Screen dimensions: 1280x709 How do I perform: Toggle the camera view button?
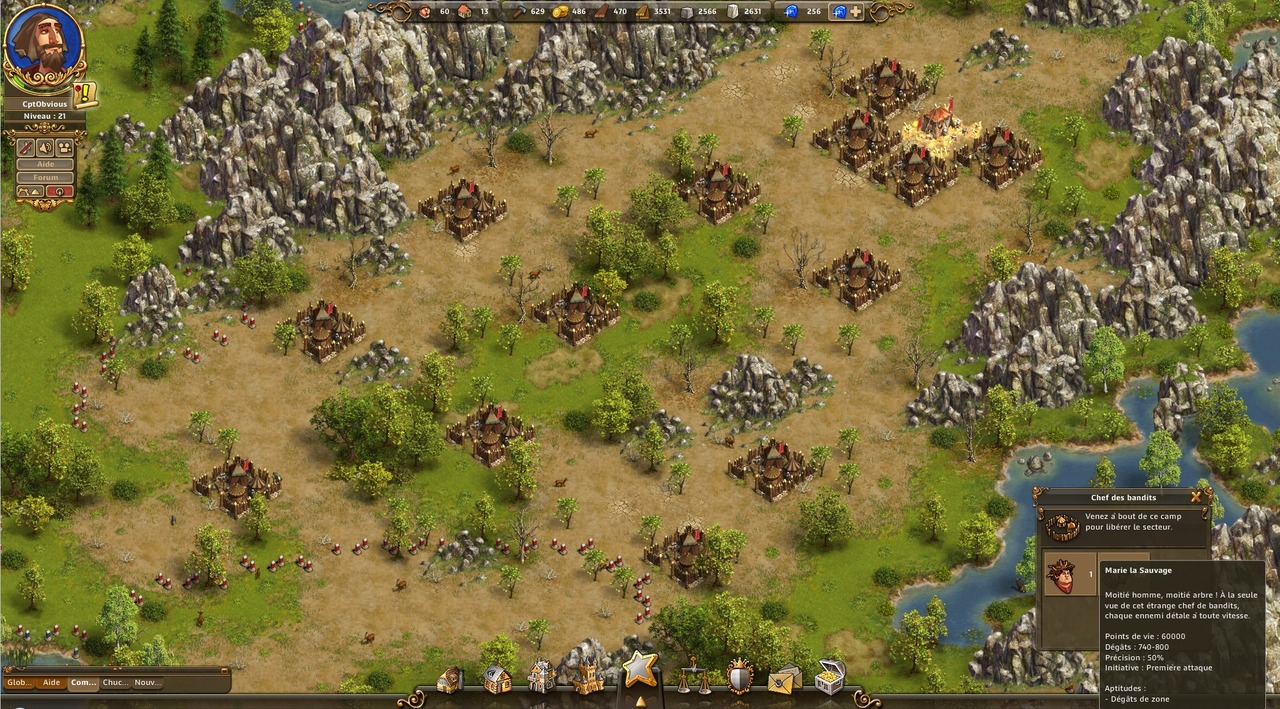pyautogui.click(x=66, y=147)
